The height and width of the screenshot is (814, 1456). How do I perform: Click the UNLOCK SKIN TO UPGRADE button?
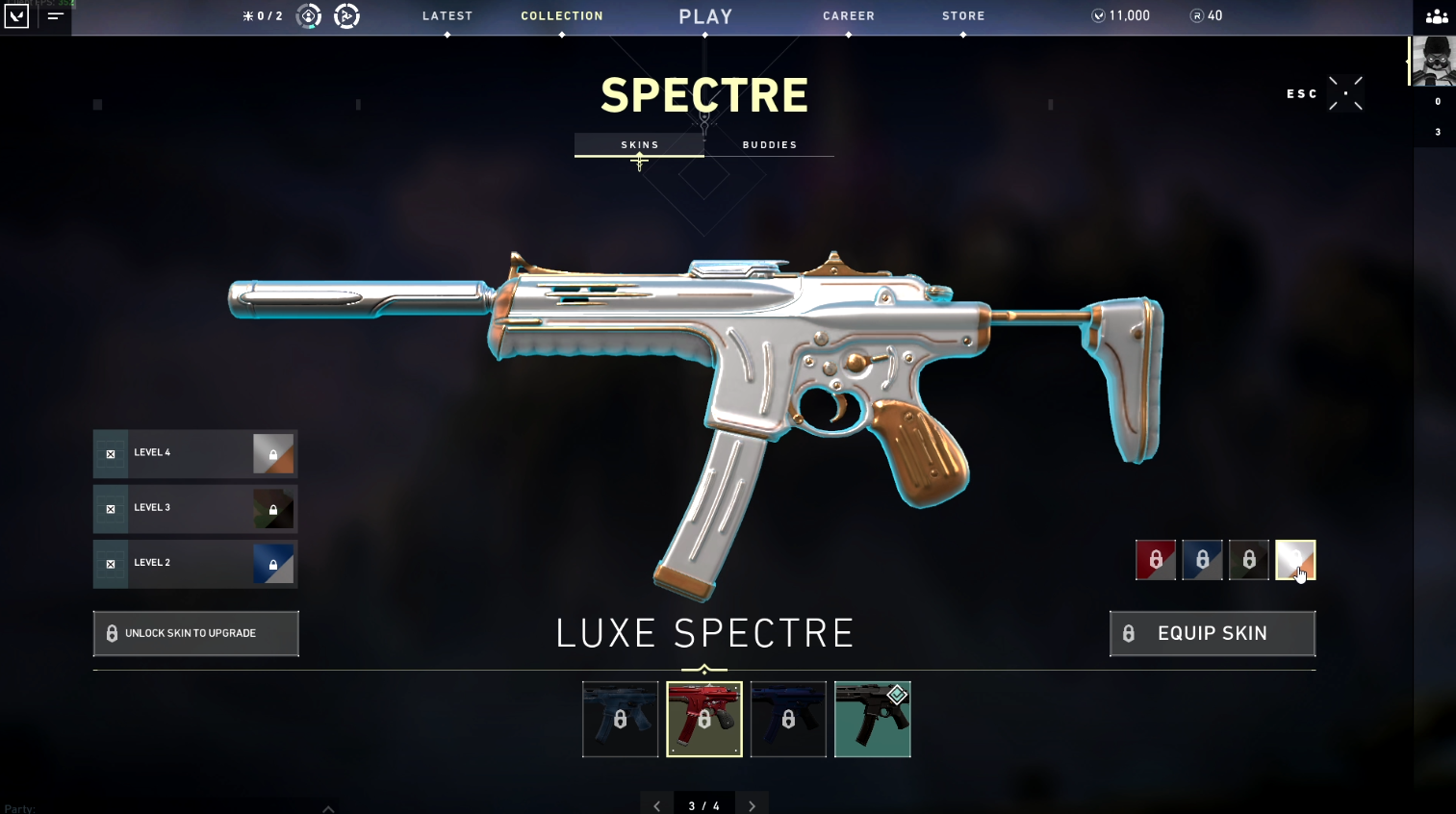[195, 633]
